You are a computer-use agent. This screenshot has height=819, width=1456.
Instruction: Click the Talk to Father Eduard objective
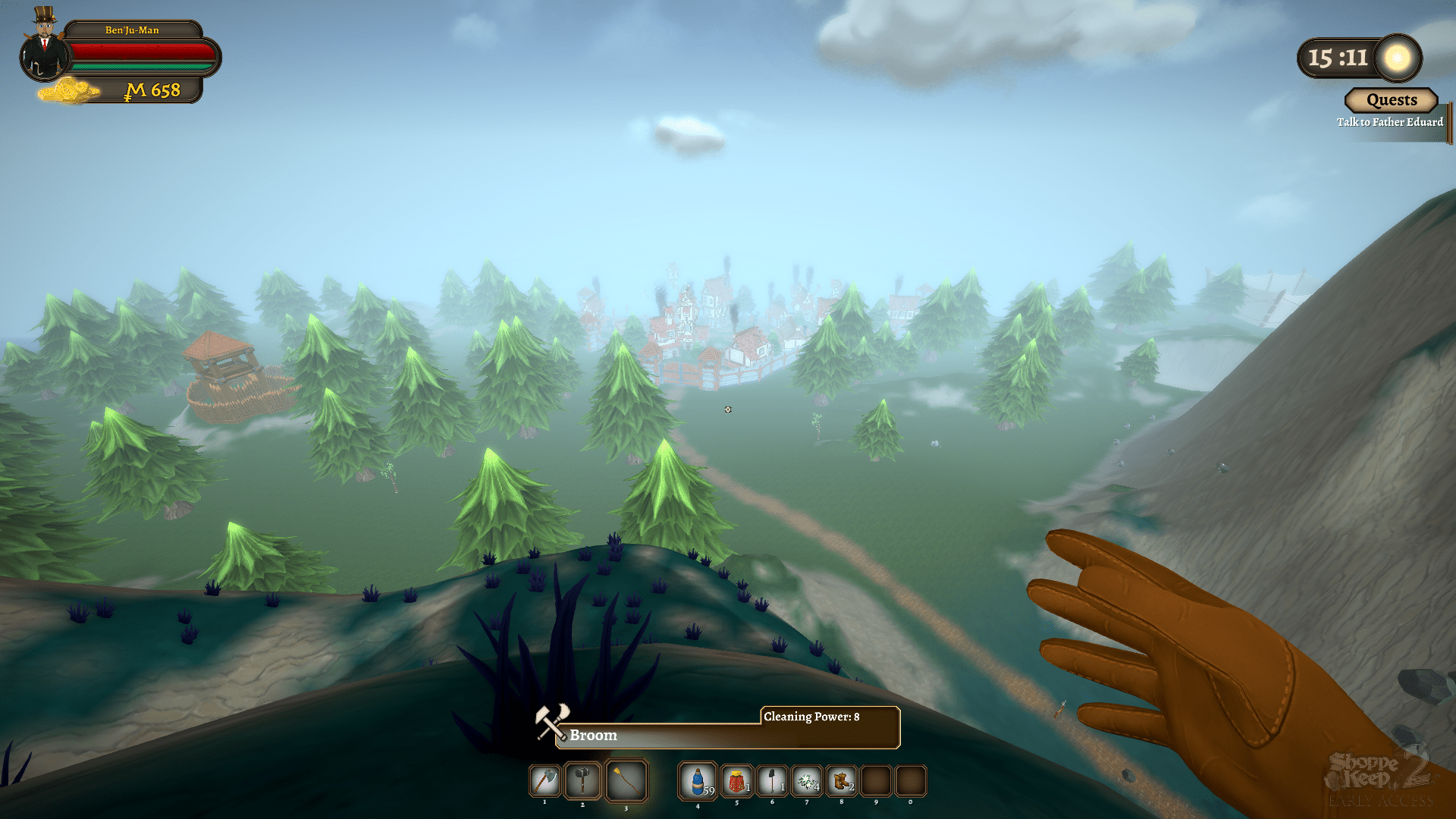1389,122
